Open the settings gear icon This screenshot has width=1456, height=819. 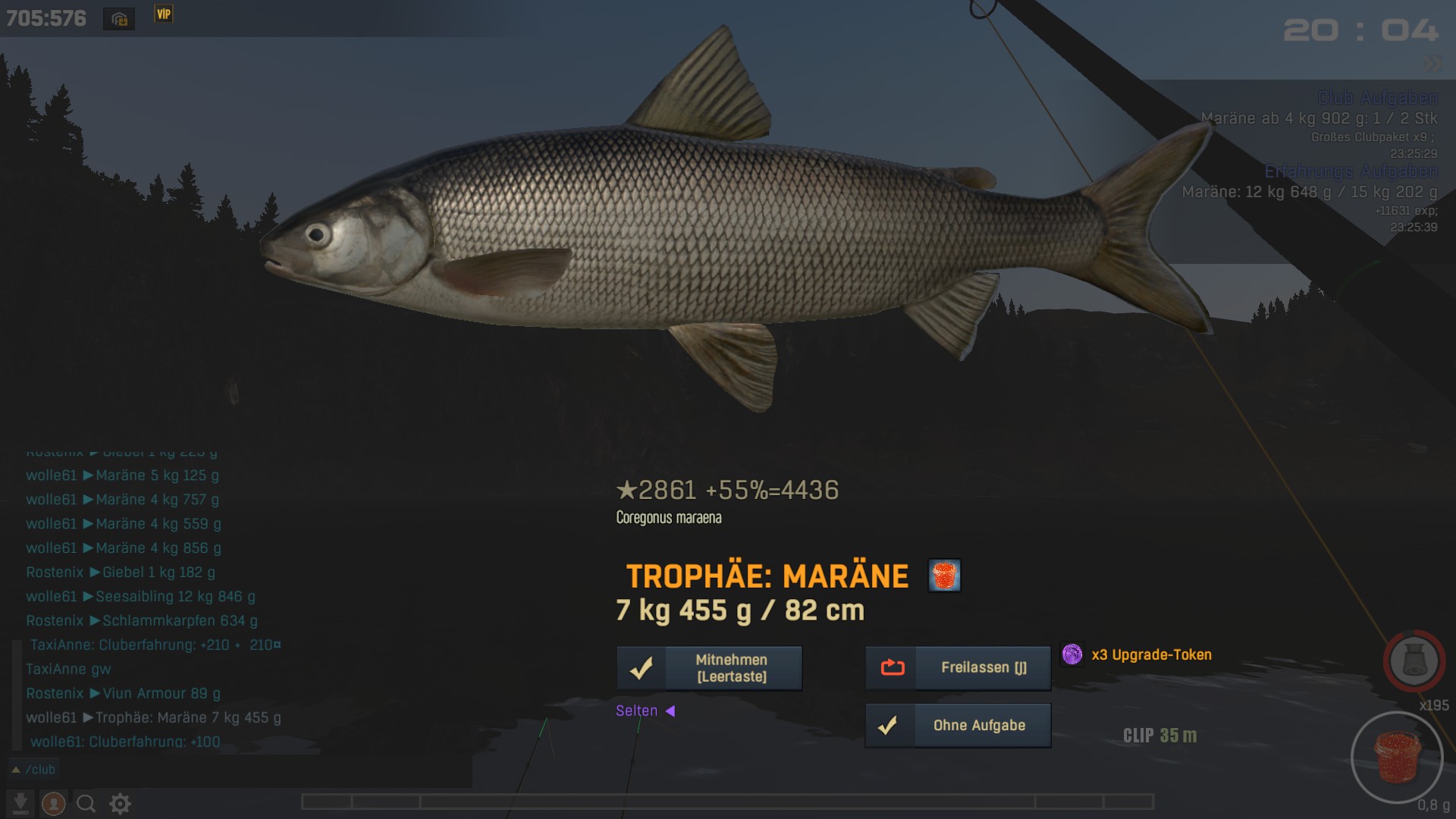pyautogui.click(x=121, y=804)
